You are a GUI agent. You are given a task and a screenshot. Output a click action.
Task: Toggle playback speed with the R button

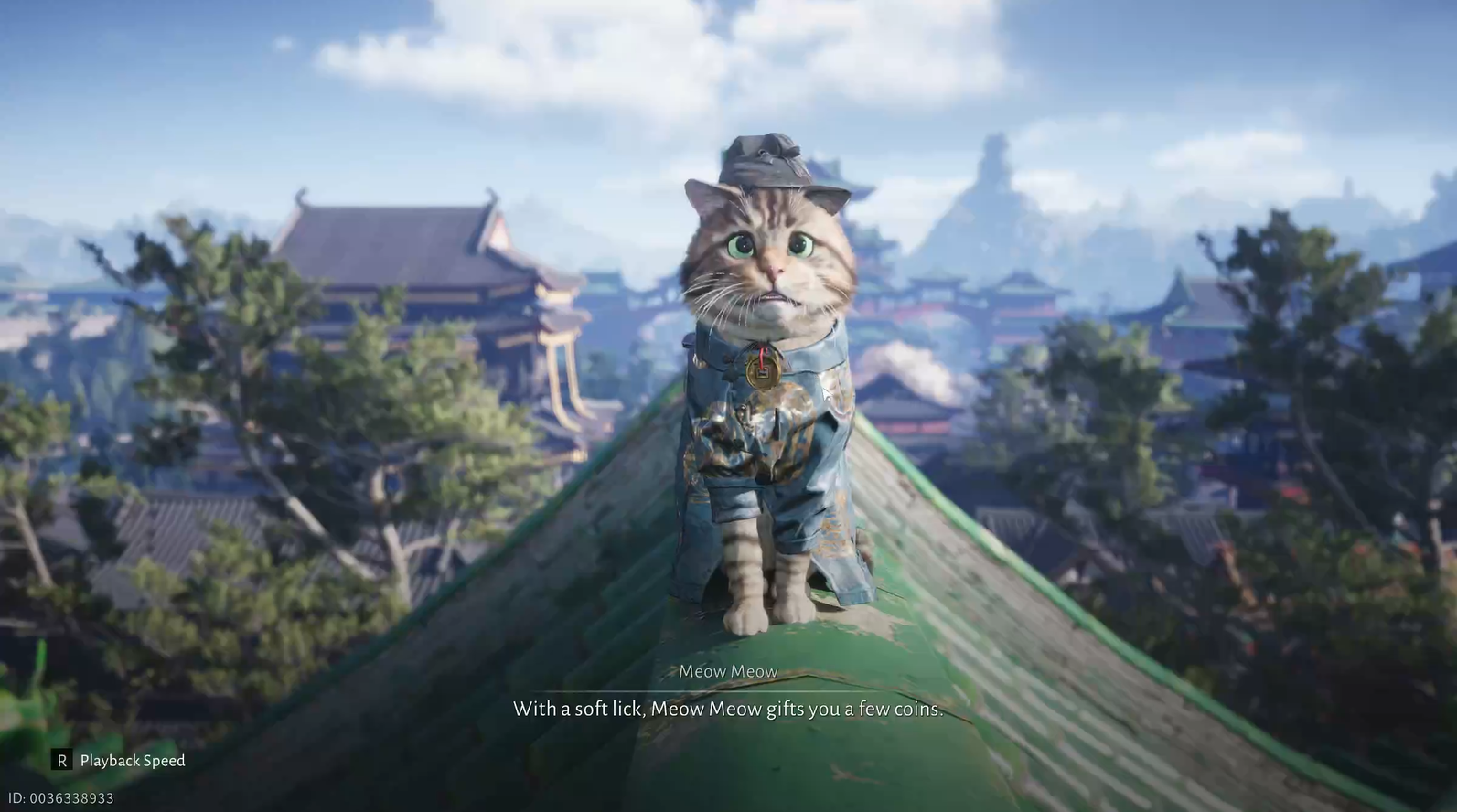(x=60, y=760)
